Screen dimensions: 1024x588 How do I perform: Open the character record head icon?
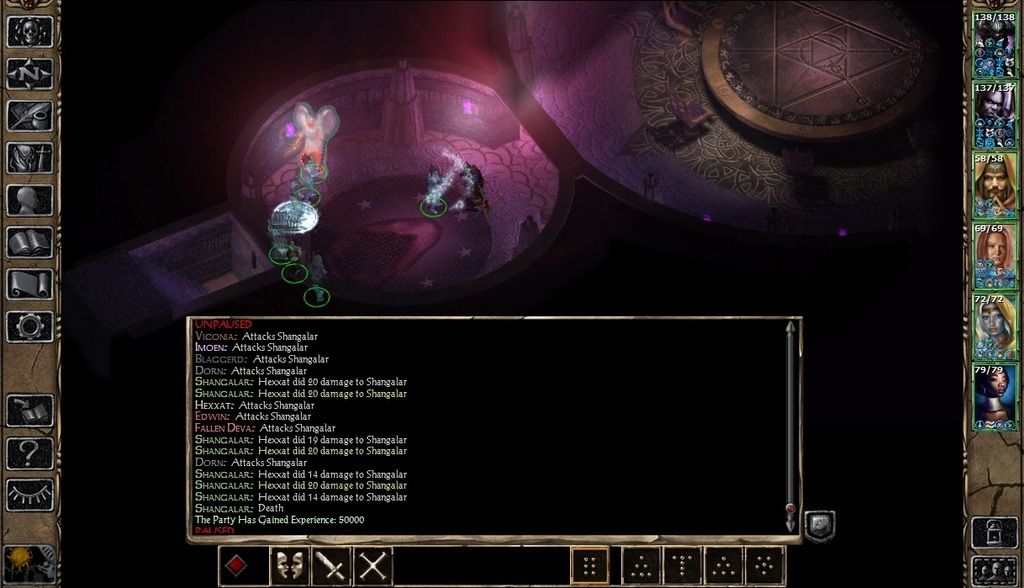pos(29,200)
